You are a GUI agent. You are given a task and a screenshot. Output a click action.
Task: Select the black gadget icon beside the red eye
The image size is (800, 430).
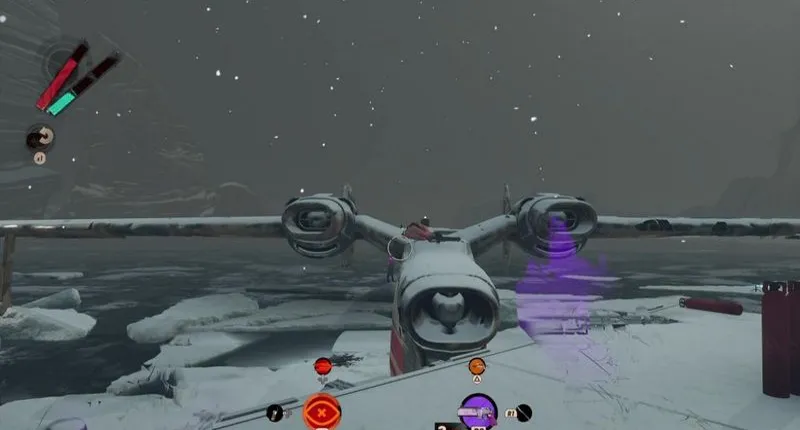click(x=275, y=412)
